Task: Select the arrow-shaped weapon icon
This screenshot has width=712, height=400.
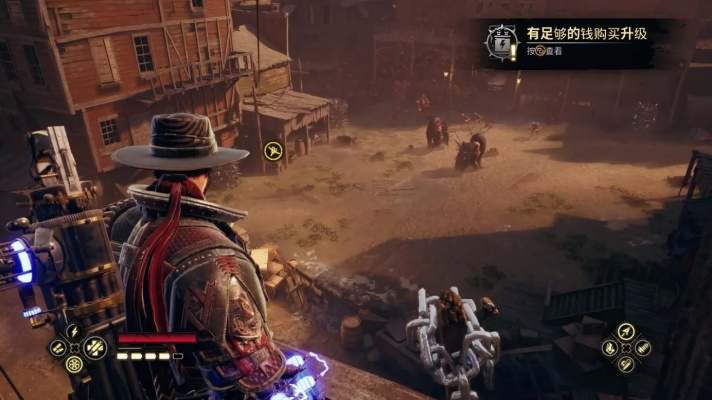Action: pyautogui.click(x=626, y=330)
